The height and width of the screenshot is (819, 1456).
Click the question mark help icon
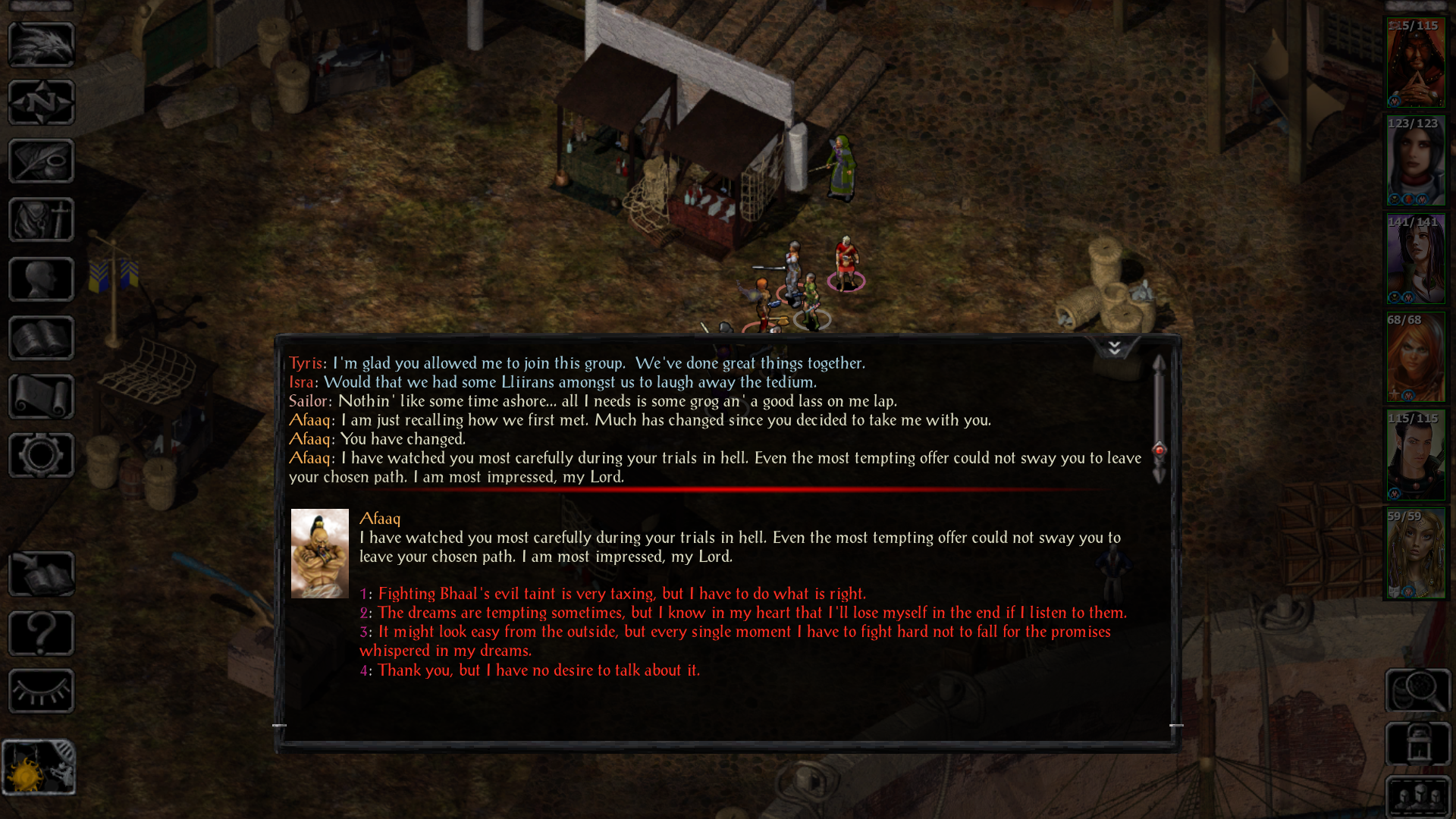click(41, 633)
